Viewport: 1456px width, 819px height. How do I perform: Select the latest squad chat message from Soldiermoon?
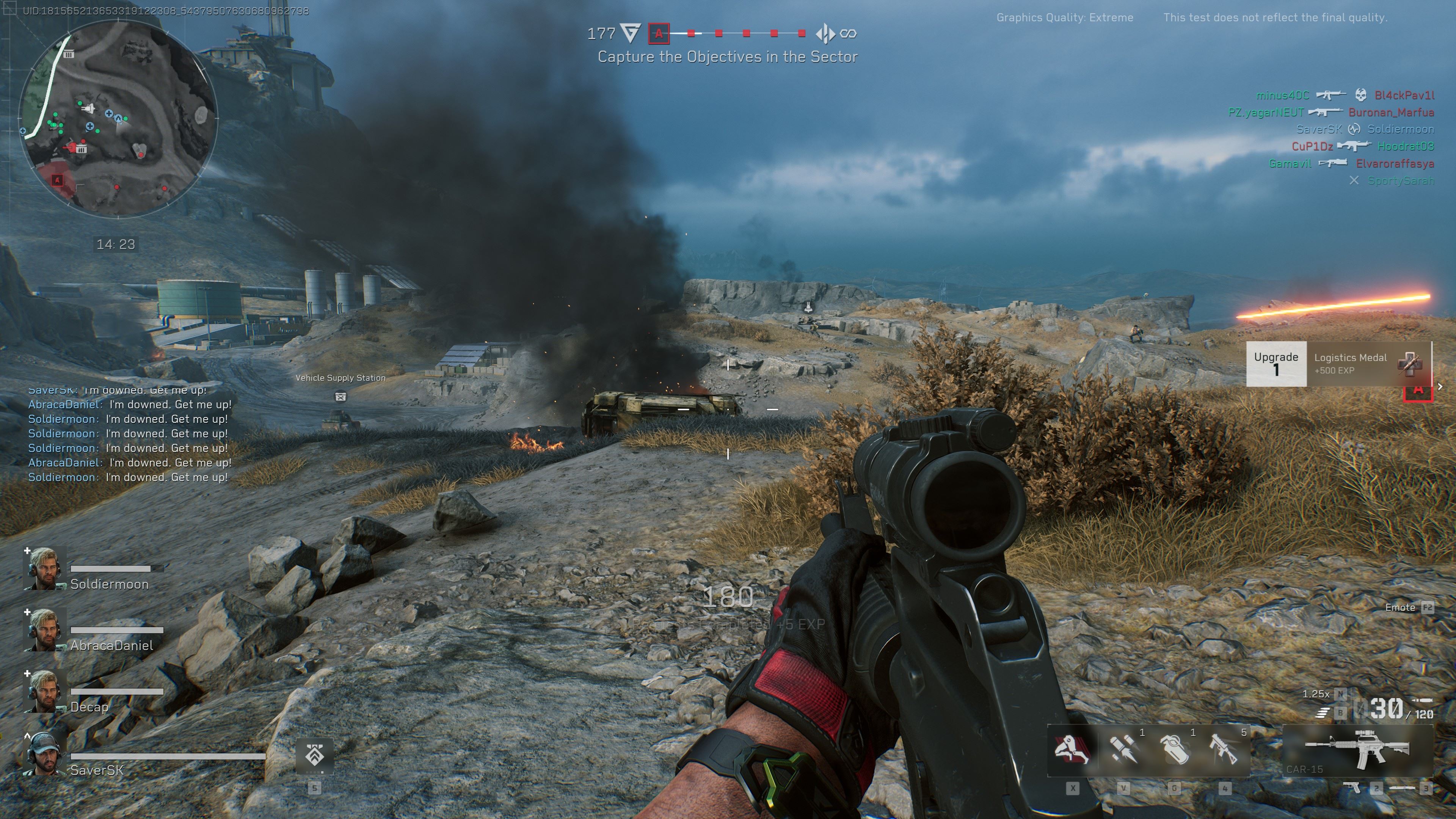pyautogui.click(x=128, y=477)
